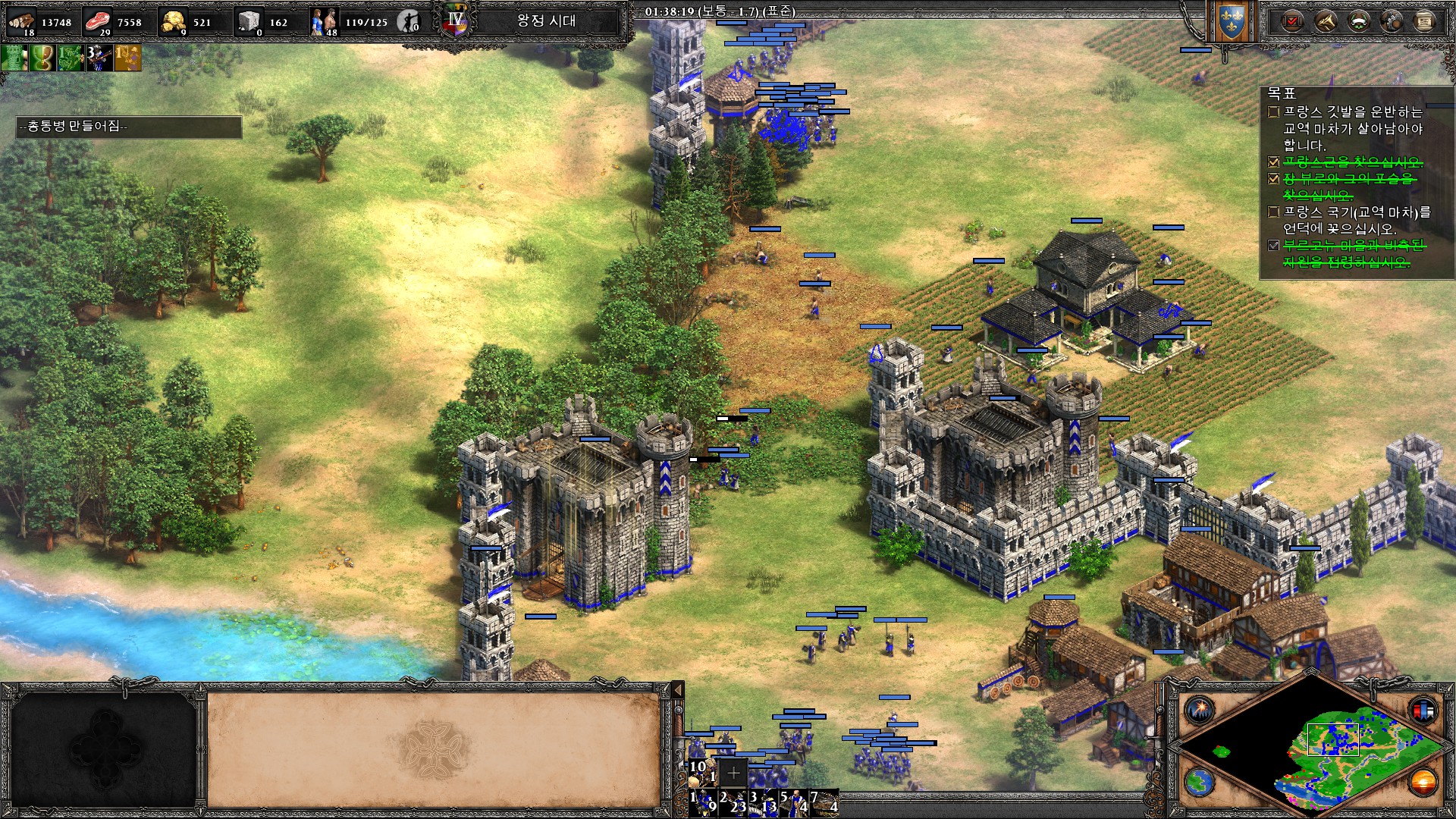Select control group 7 siege units
1456x819 pixels.
click(824, 802)
